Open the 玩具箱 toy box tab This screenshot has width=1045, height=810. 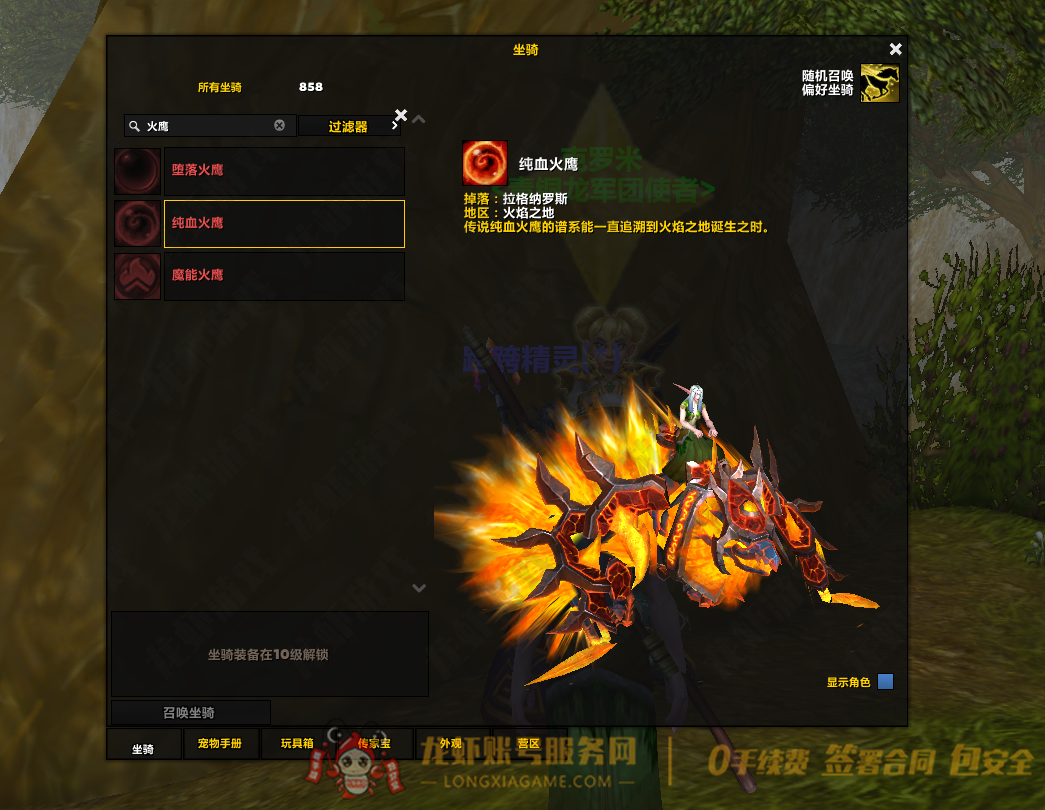(x=297, y=745)
